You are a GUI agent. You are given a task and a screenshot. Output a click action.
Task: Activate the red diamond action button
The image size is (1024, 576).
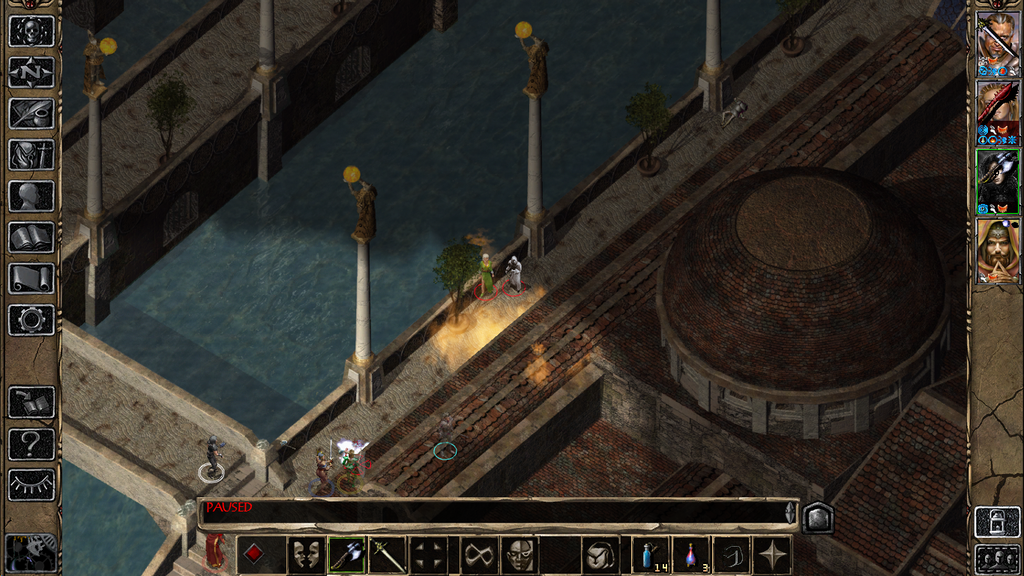click(x=255, y=555)
